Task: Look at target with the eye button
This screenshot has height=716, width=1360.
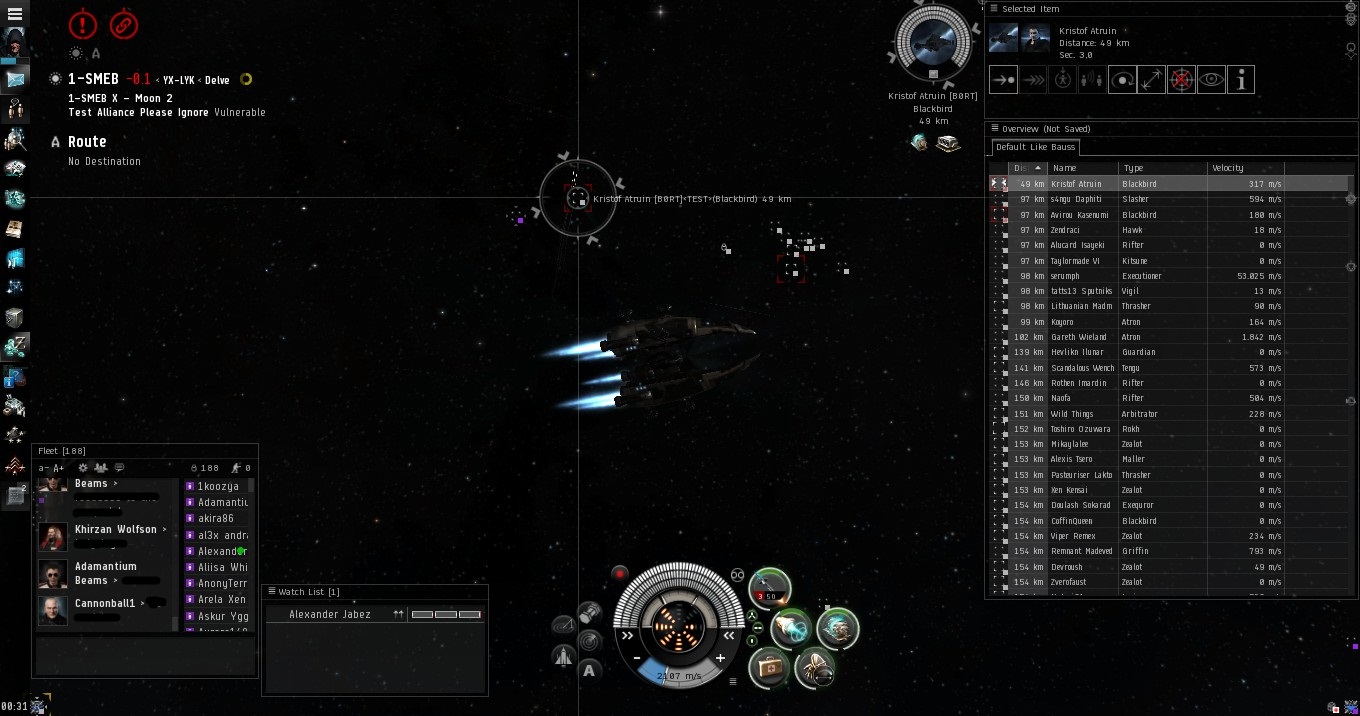Action: (1211, 80)
